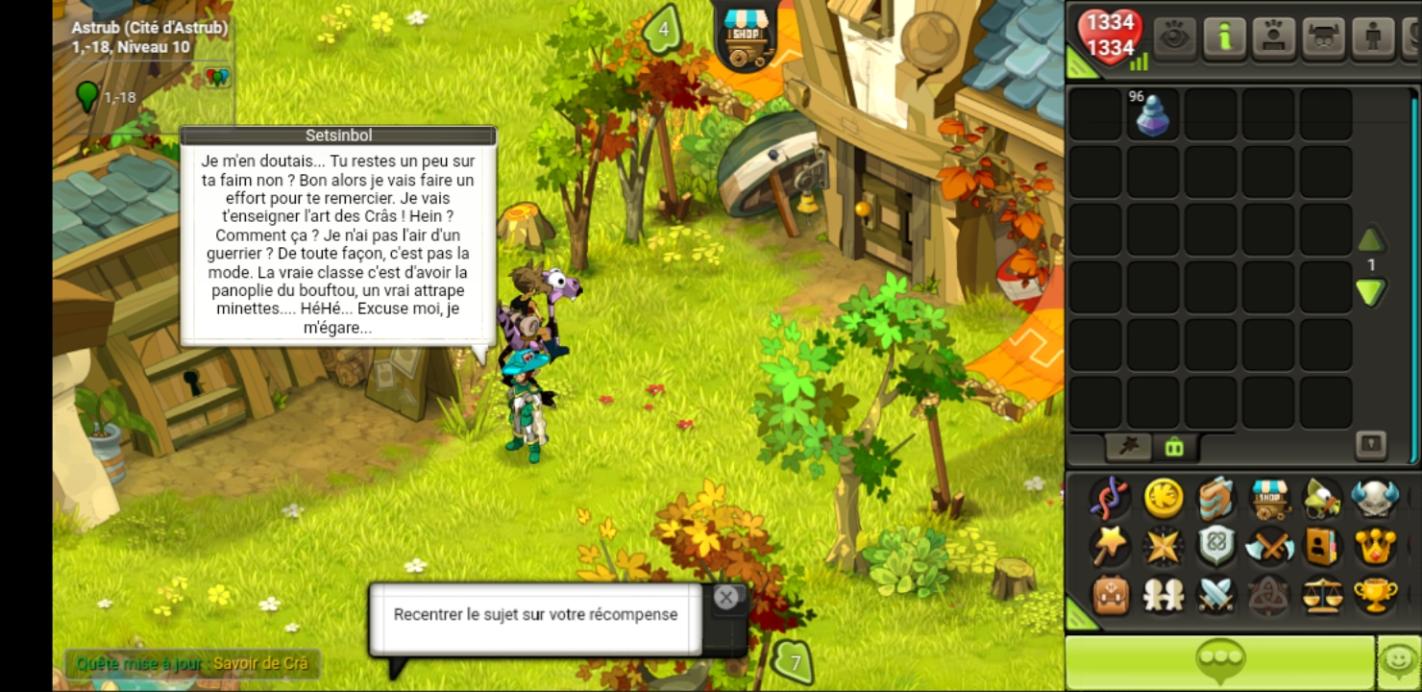The height and width of the screenshot is (692, 1422).
Task: Switch to the green bag items tab
Action: click(x=1174, y=447)
